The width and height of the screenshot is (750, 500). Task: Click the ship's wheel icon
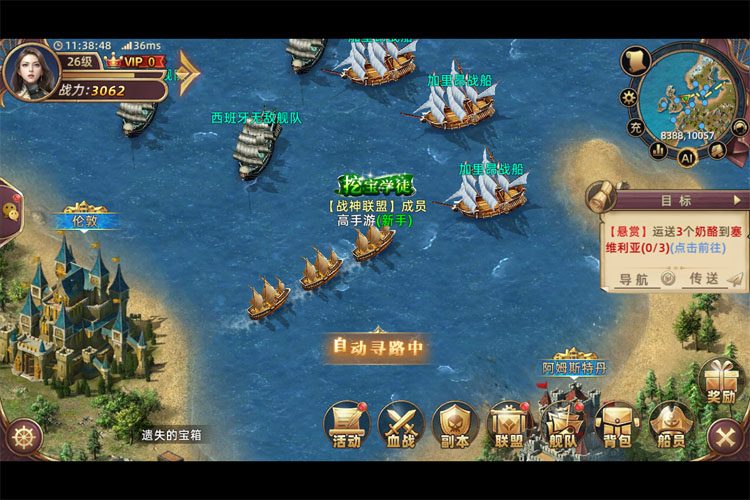(x=24, y=436)
